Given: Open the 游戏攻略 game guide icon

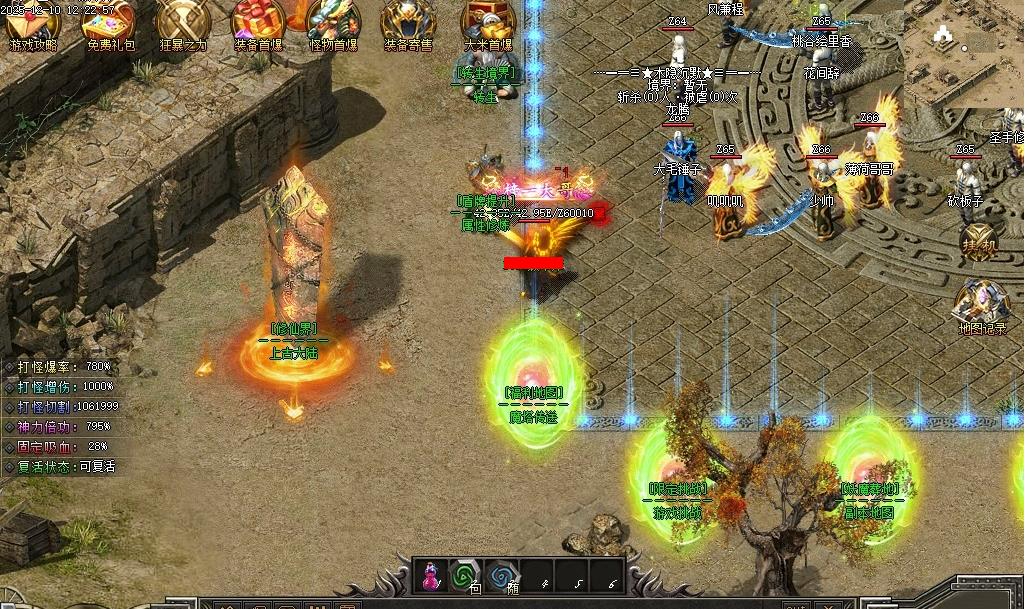Looking at the screenshot, I should [33, 24].
